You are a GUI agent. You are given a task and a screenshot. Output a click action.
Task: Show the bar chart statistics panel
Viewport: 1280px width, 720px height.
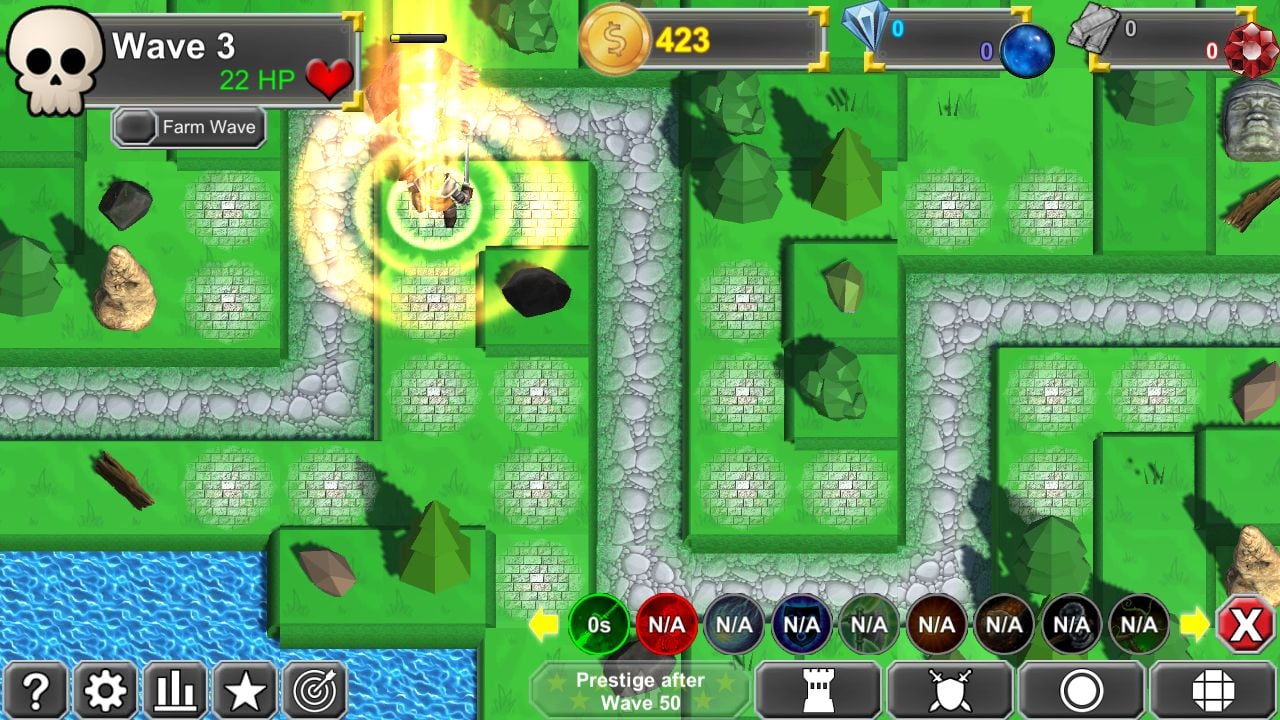click(175, 690)
